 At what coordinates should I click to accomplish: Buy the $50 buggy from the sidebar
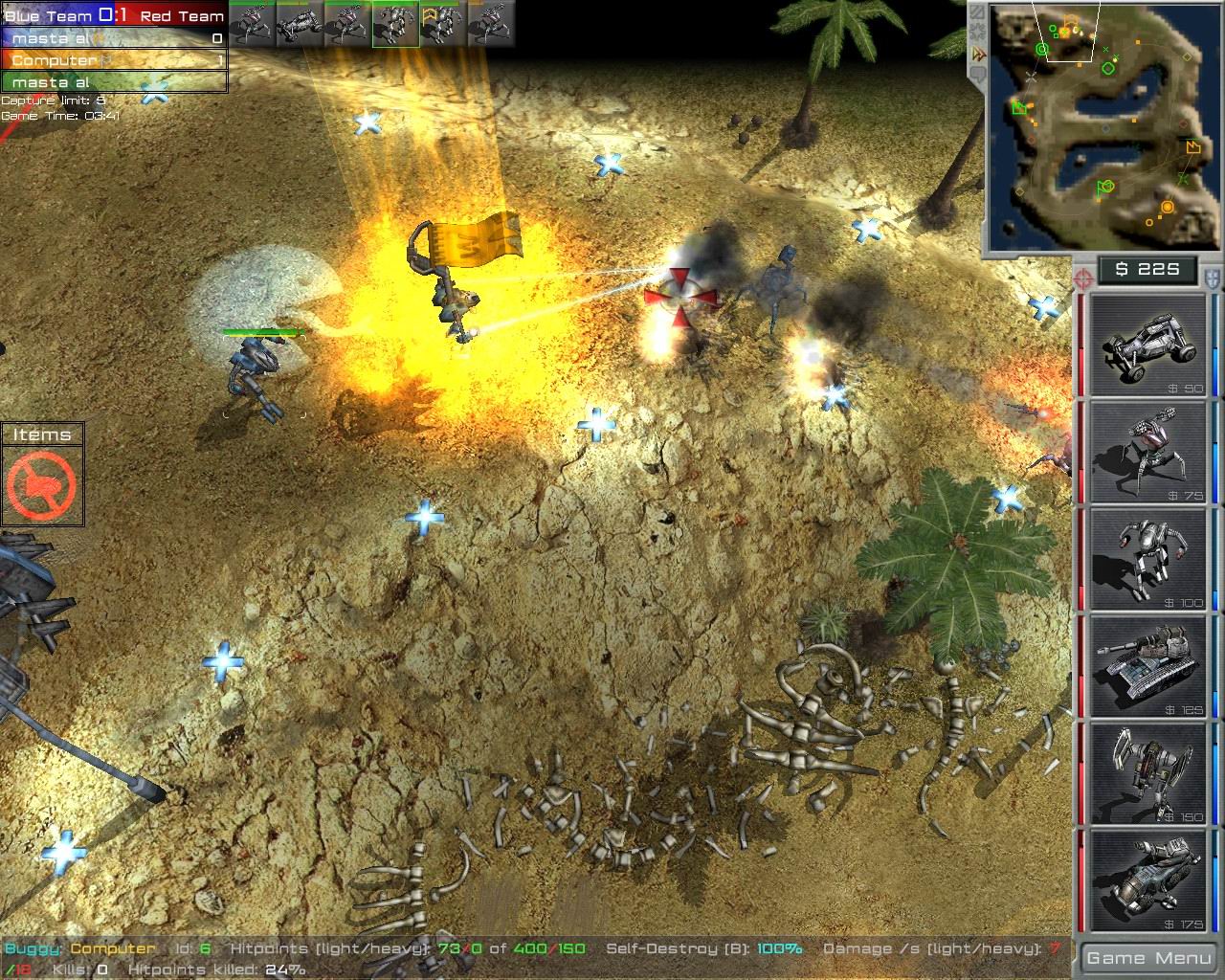click(x=1146, y=345)
